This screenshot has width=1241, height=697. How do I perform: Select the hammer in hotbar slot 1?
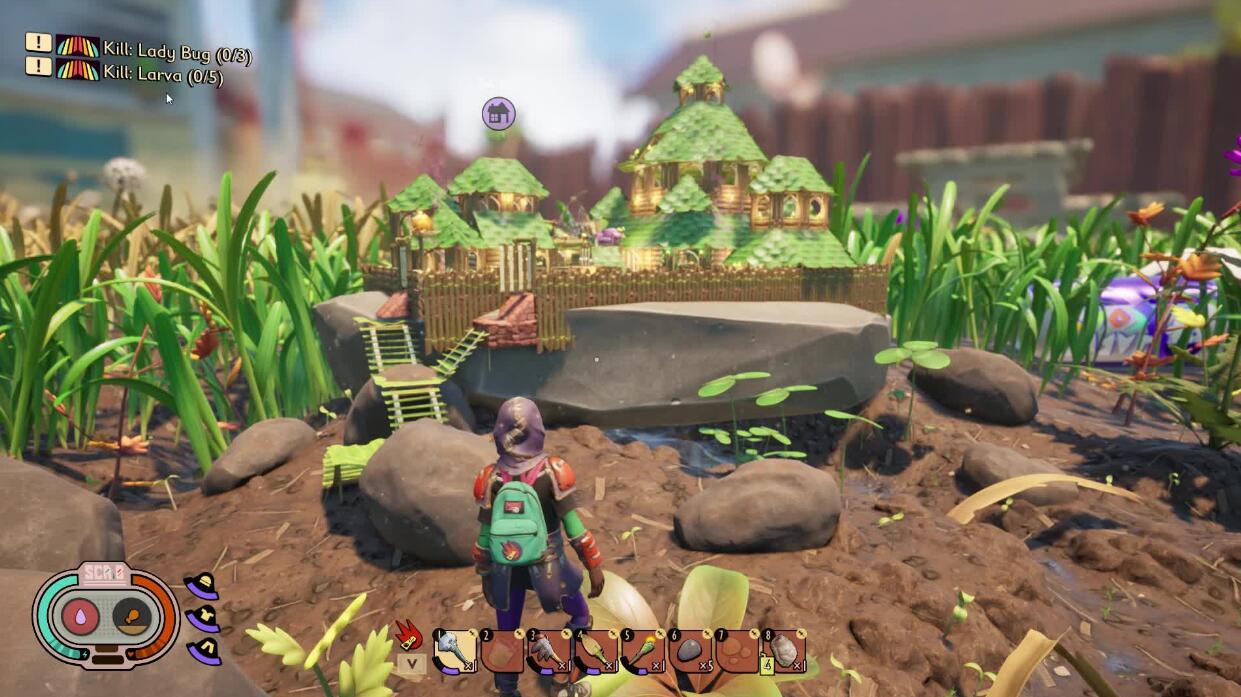455,651
